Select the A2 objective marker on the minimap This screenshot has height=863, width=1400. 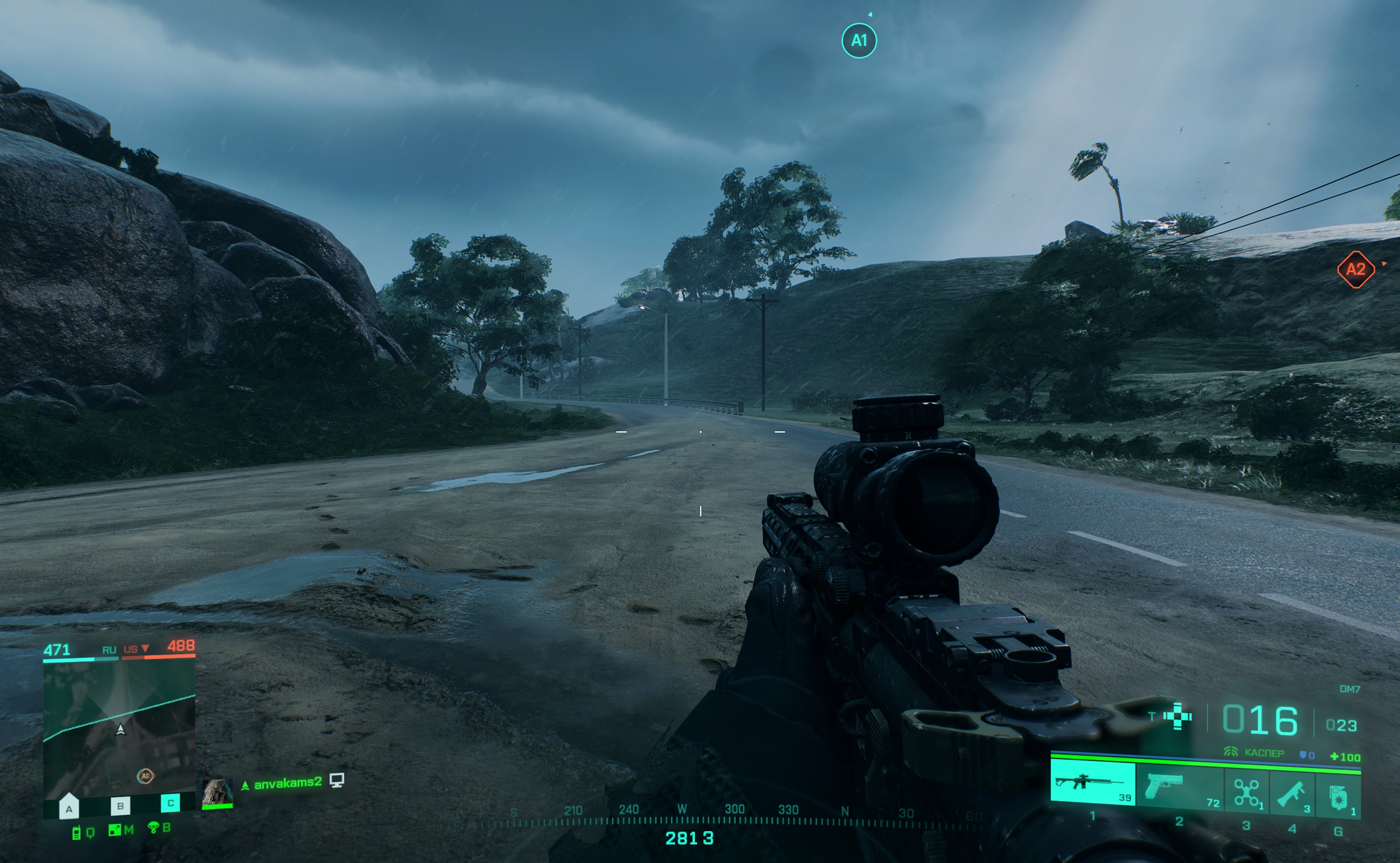pyautogui.click(x=145, y=776)
